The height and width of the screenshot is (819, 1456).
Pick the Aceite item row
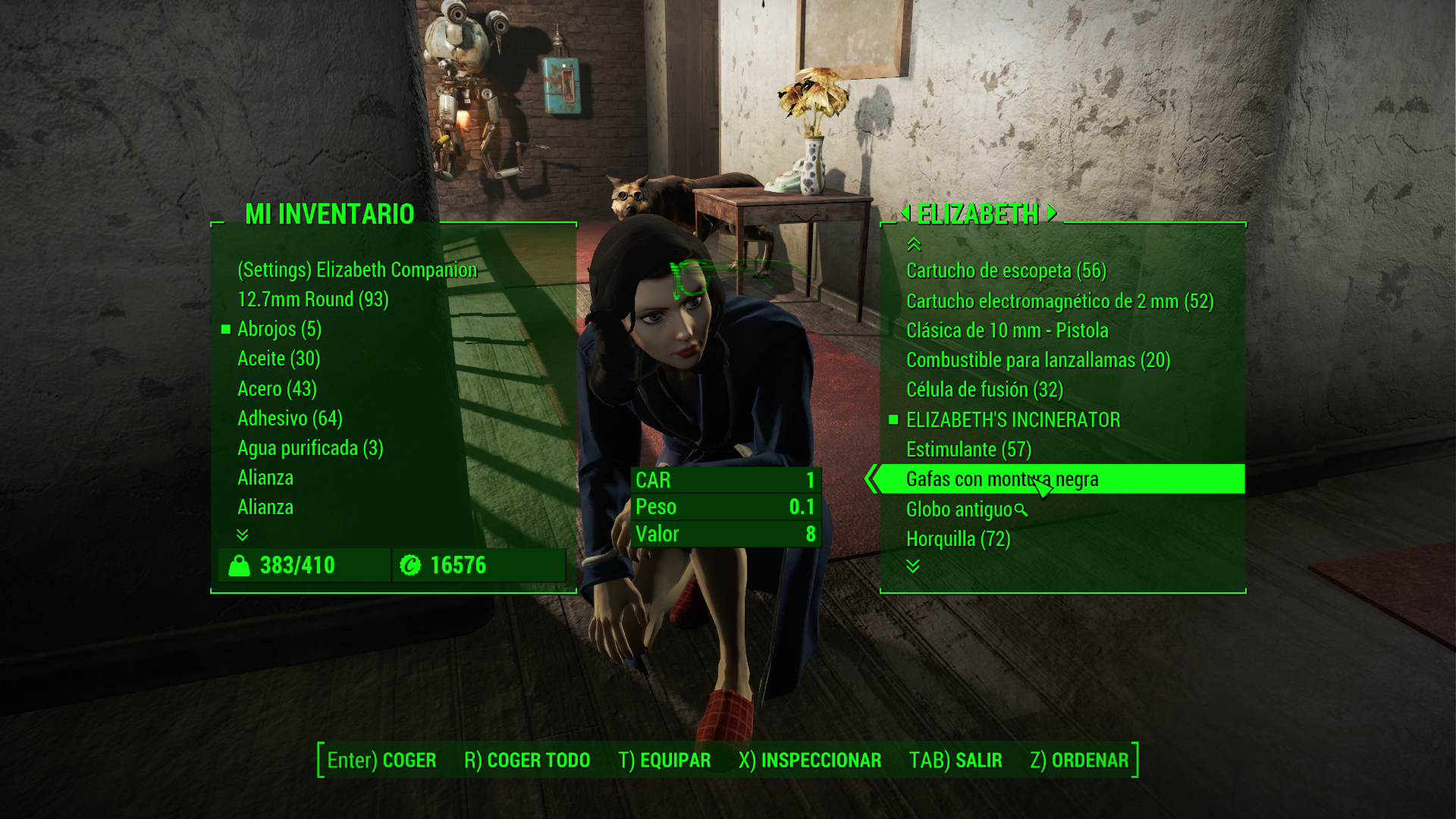[x=278, y=359]
